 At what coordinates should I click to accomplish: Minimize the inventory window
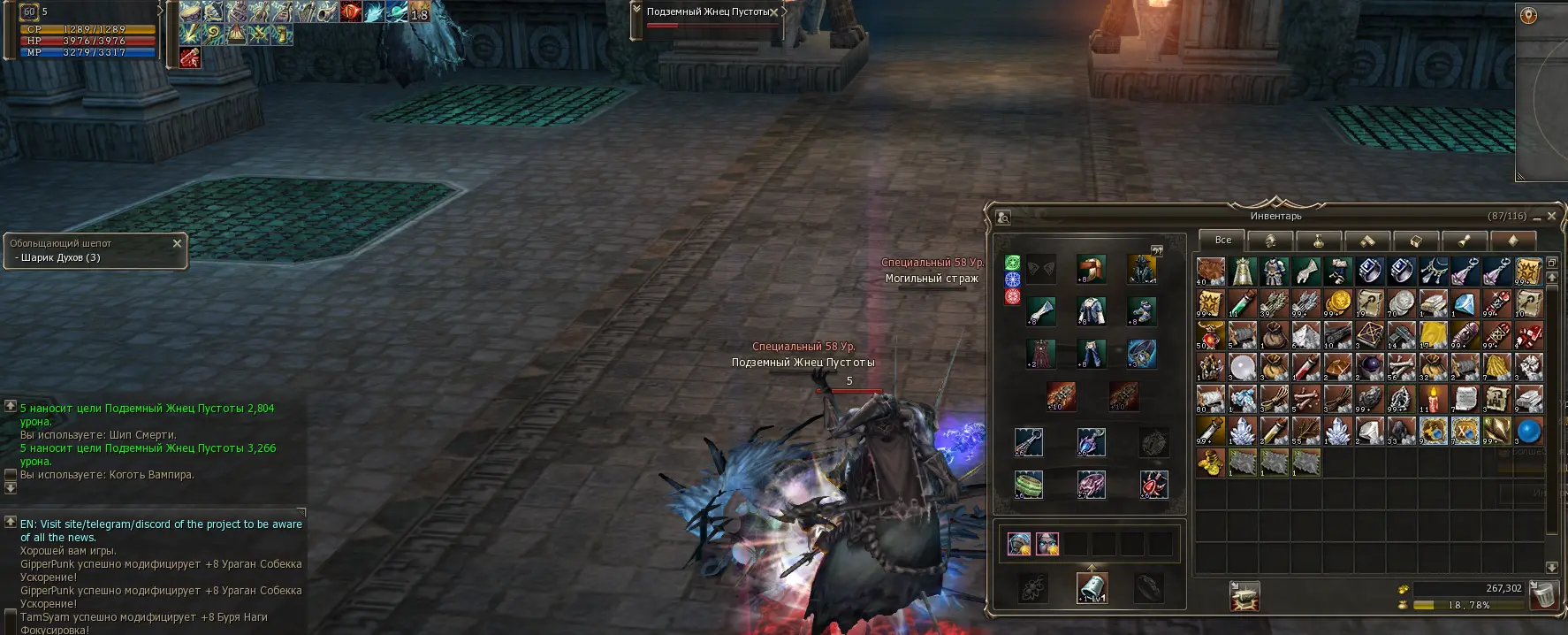[x=1537, y=217]
